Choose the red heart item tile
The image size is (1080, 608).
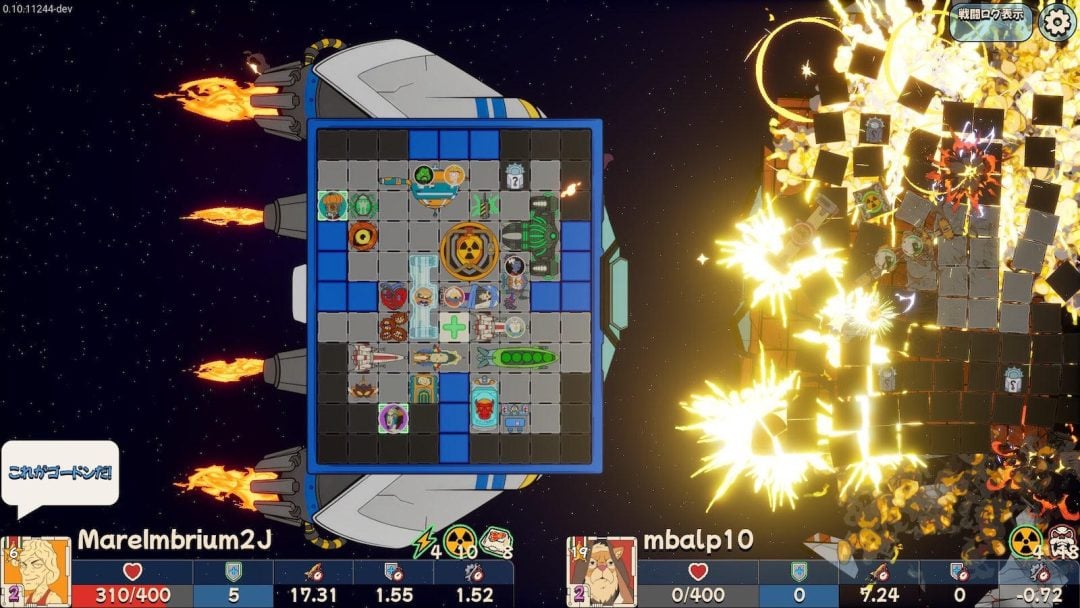tap(394, 296)
